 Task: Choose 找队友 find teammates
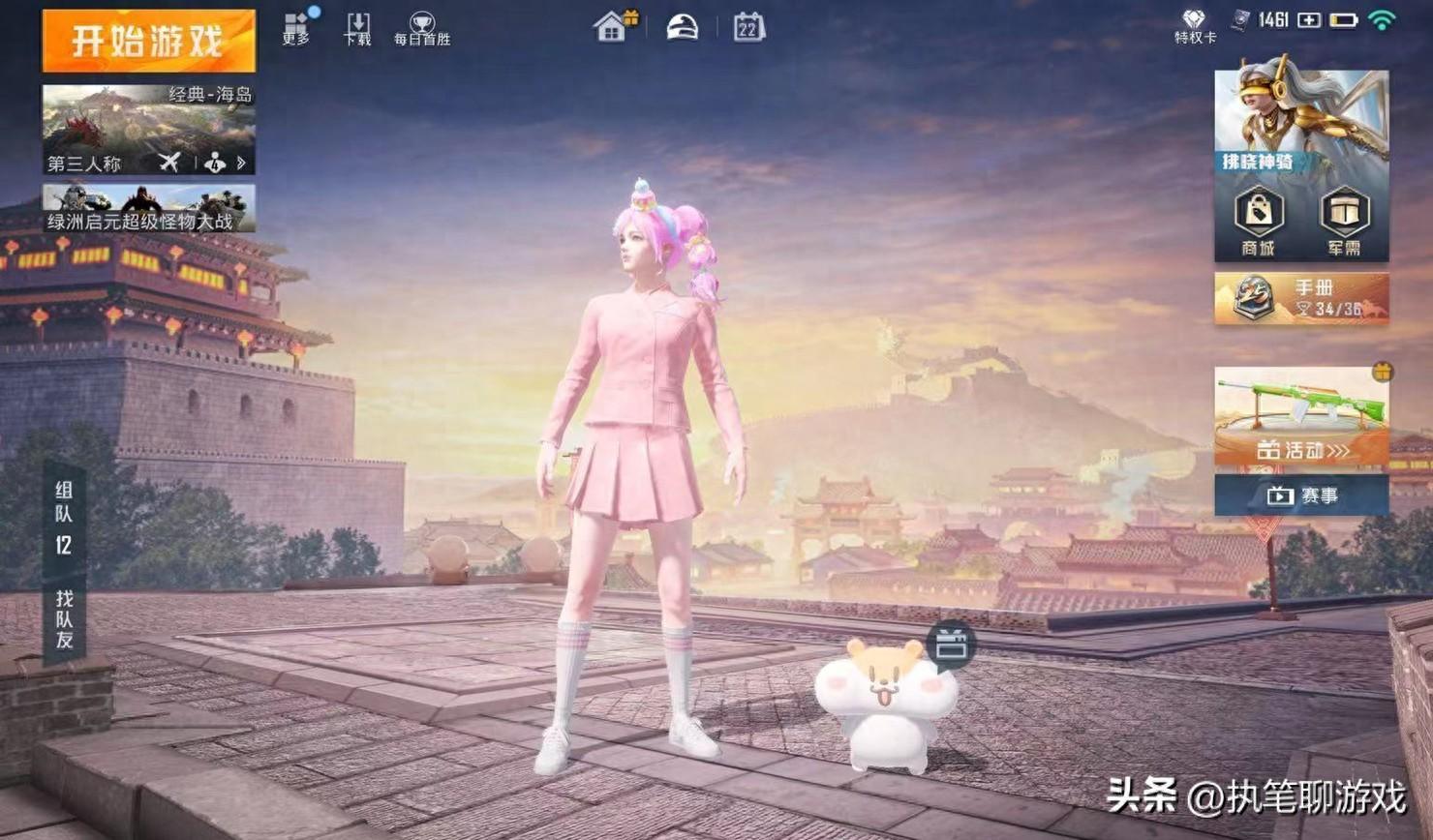pyautogui.click(x=64, y=619)
